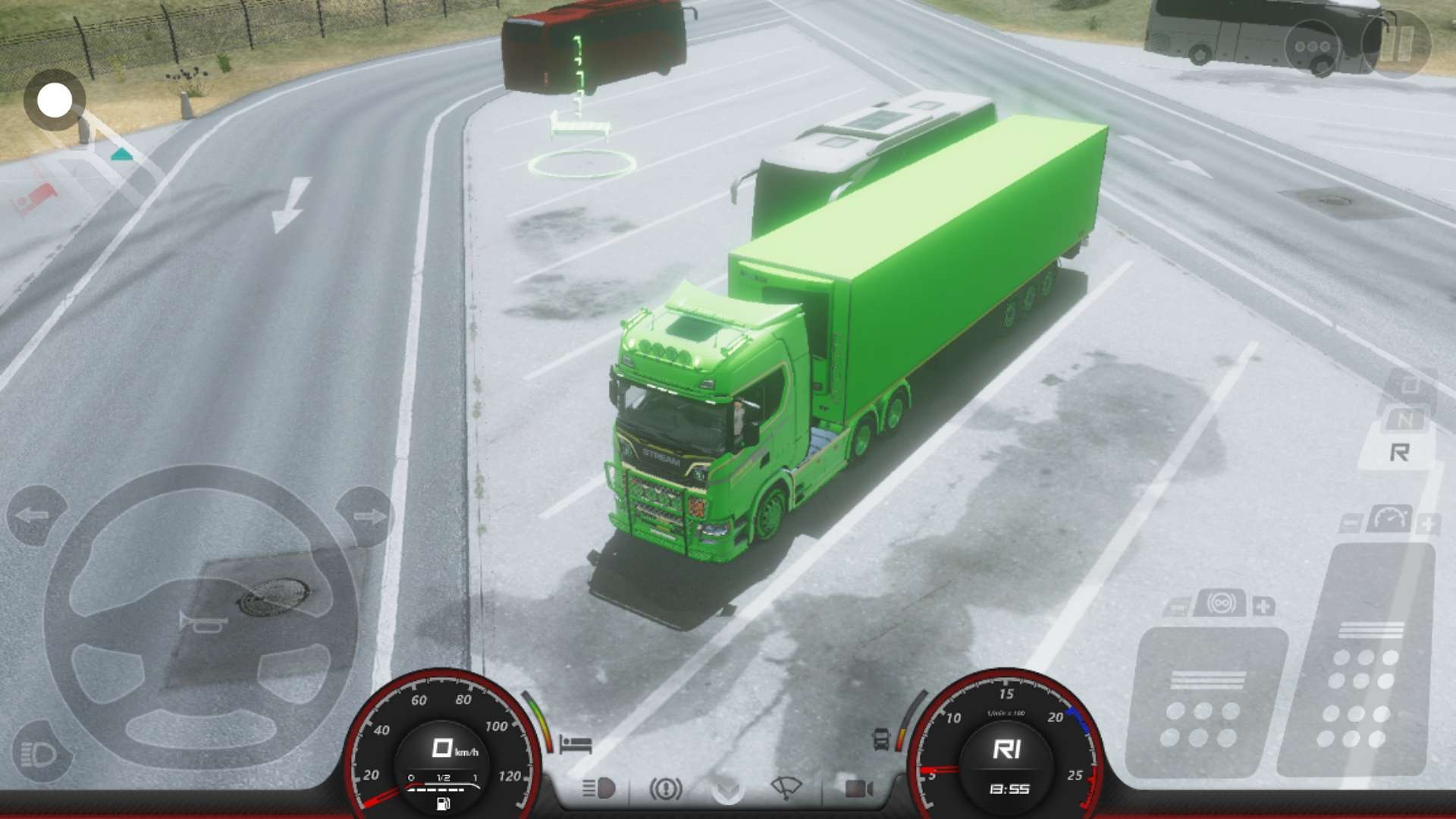Expand the dashboard chevron-down button
The height and width of the screenshot is (819, 1456).
pos(727,790)
